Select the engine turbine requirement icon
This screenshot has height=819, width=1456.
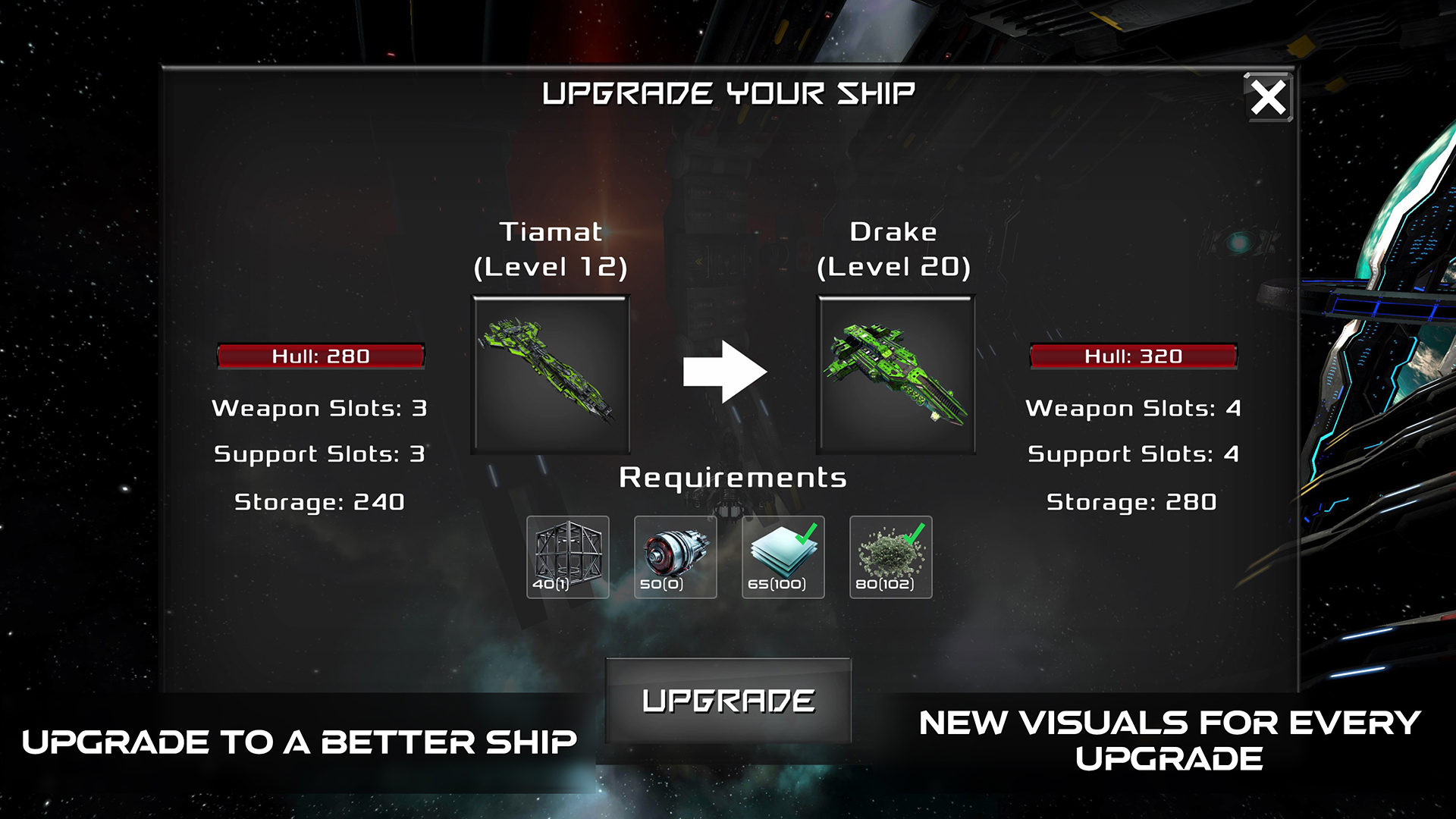click(675, 556)
